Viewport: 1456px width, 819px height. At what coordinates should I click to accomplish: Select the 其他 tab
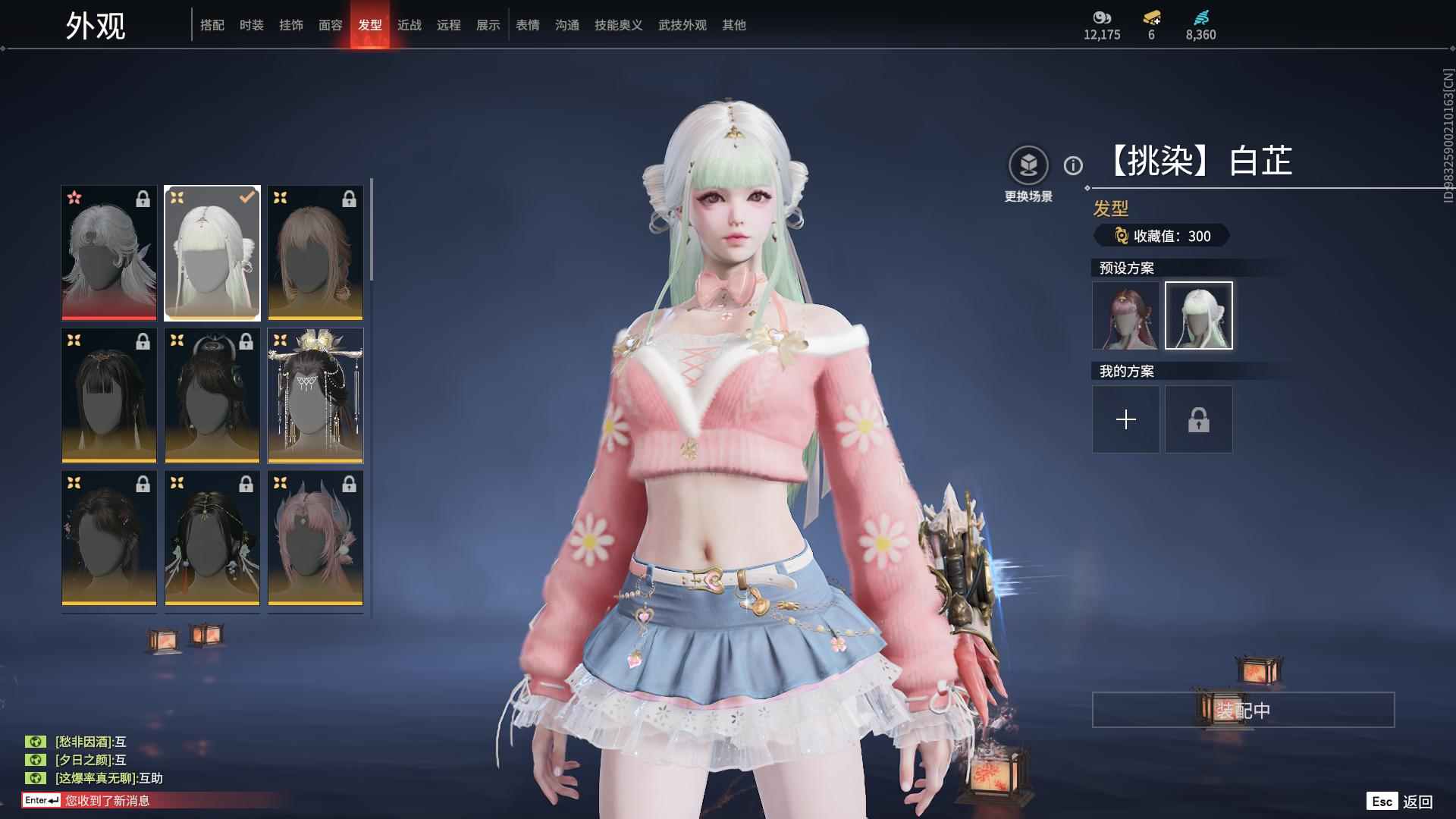(733, 25)
